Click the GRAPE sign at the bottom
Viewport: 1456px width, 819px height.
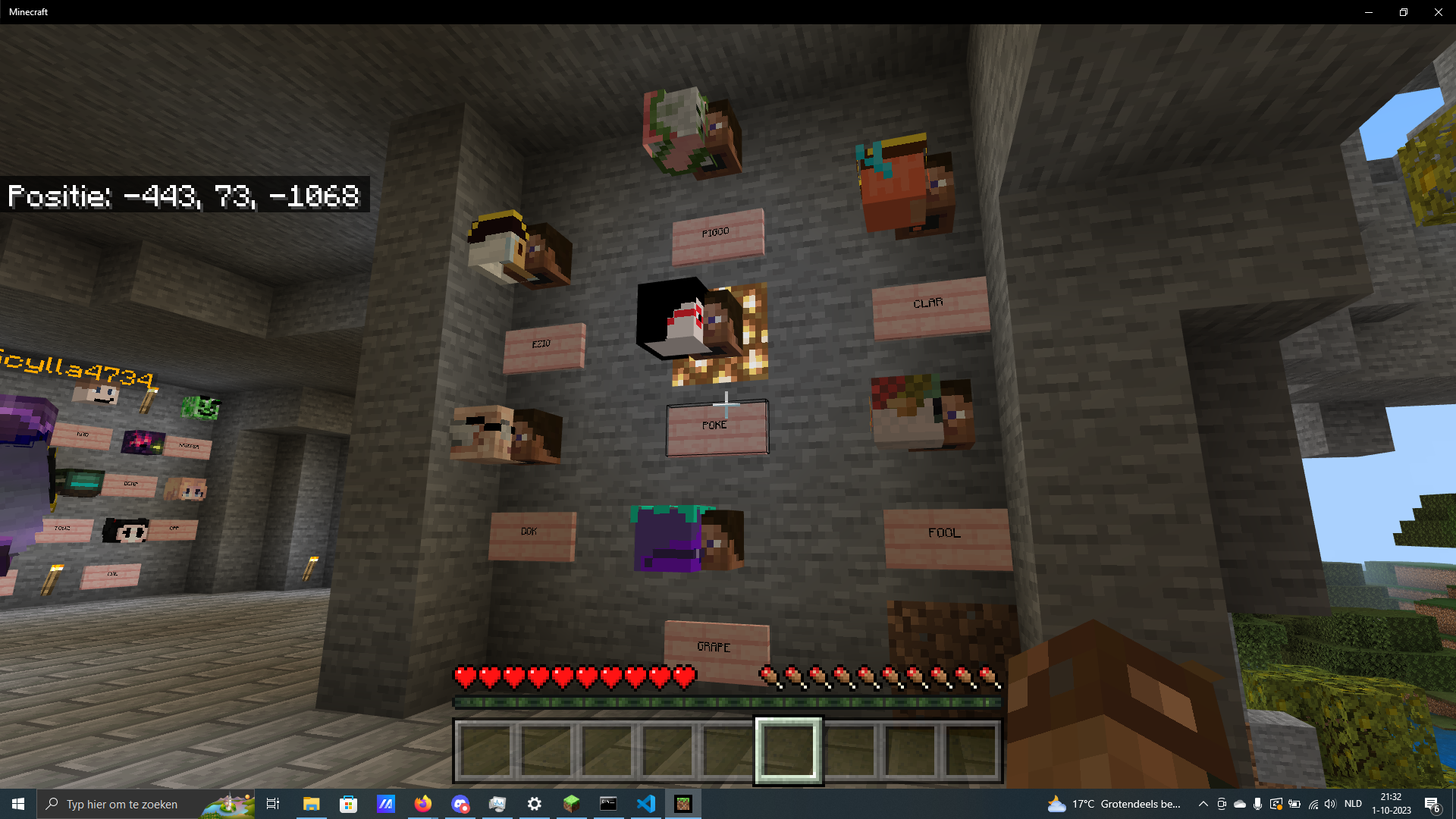(716, 645)
